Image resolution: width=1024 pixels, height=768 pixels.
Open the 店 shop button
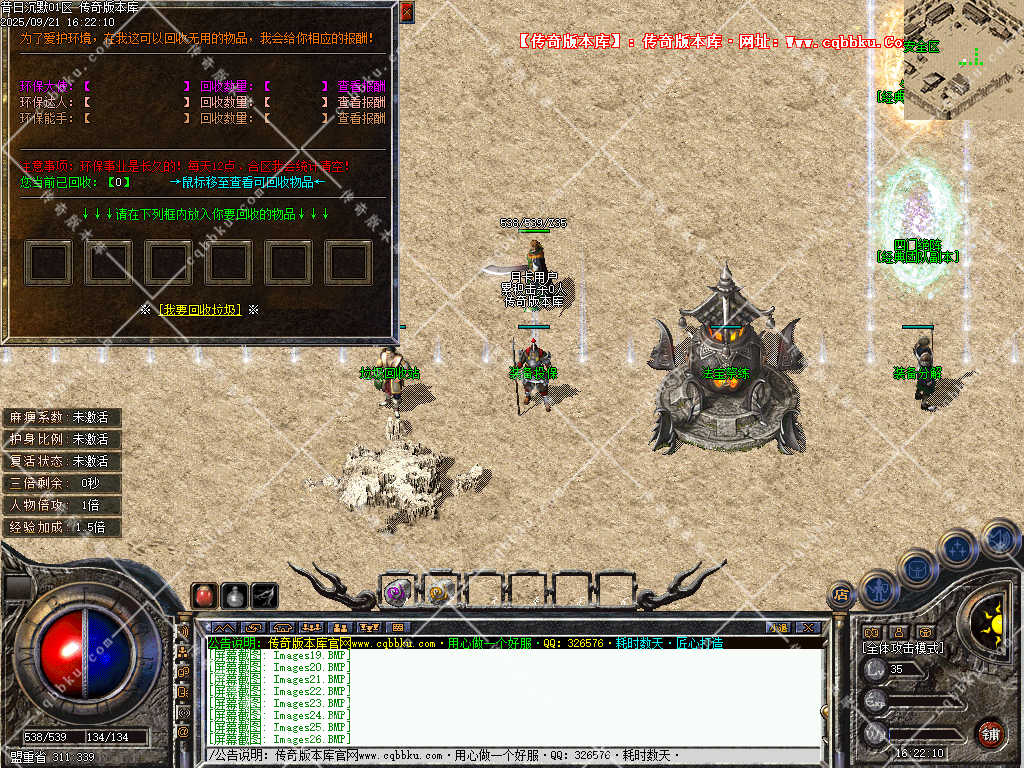coord(841,595)
